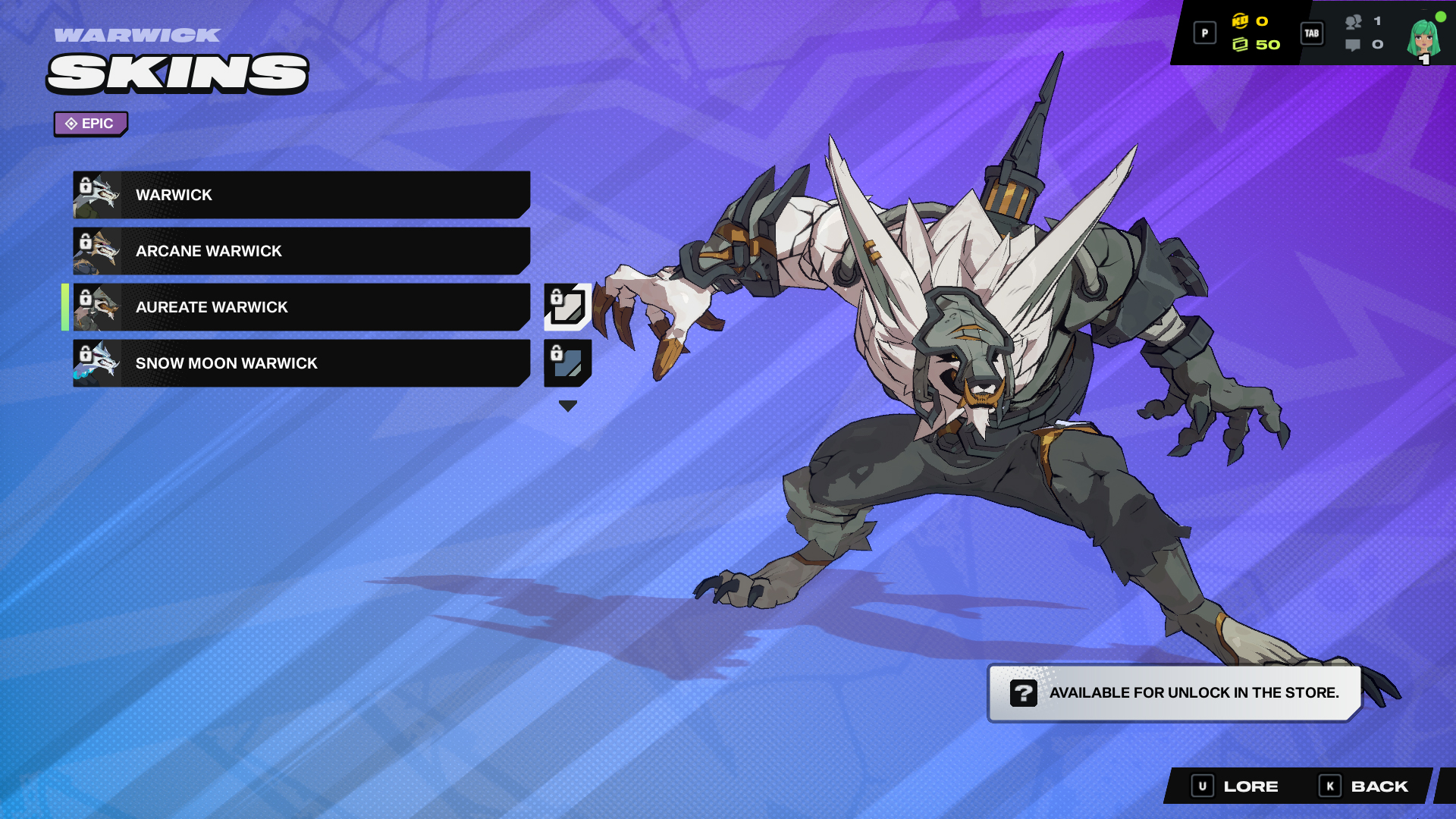Screen dimensions: 1456x819
Task: Click the question mark icon on the store tooltip
Action: coord(1024,692)
